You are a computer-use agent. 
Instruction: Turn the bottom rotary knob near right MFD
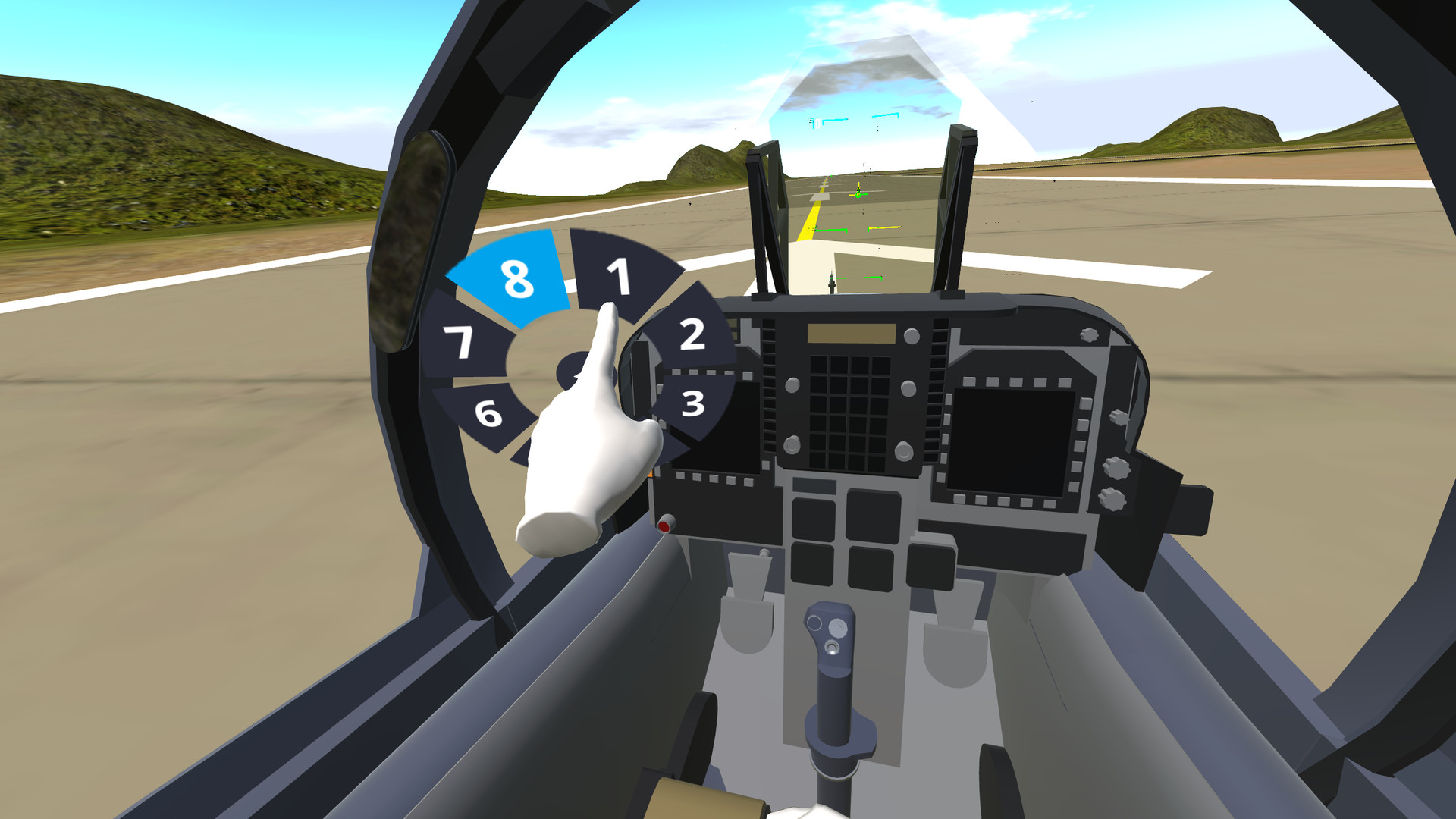1112,499
